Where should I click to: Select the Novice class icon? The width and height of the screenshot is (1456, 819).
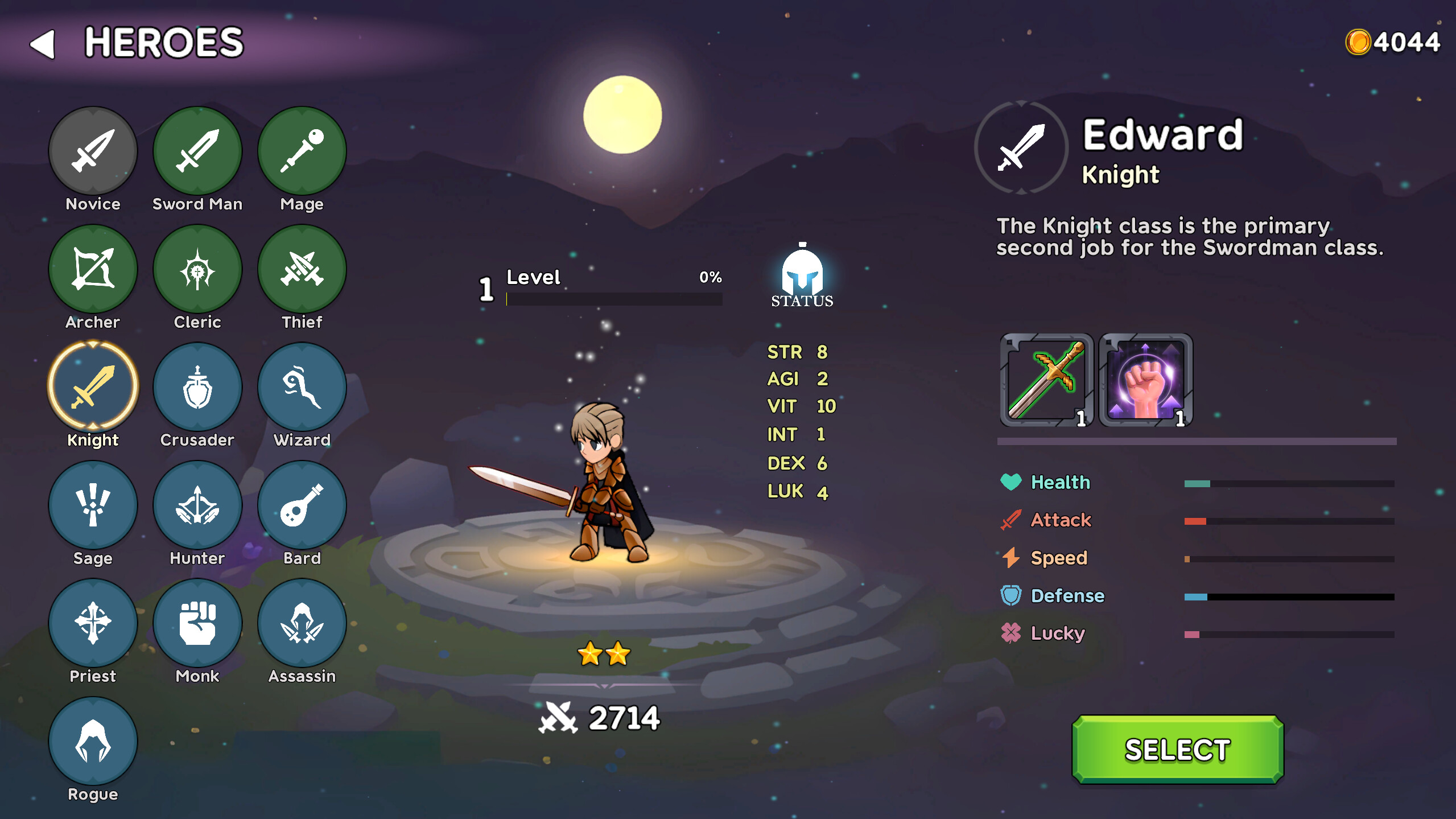(93, 150)
